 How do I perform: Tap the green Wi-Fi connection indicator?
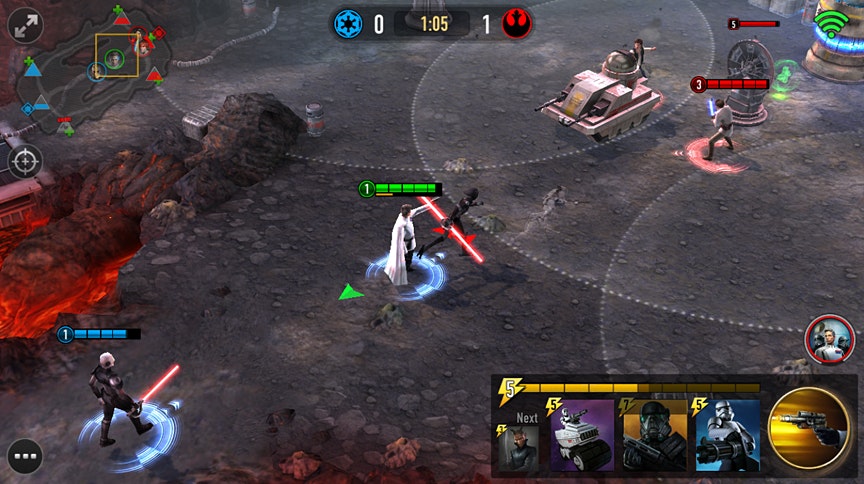(830, 21)
